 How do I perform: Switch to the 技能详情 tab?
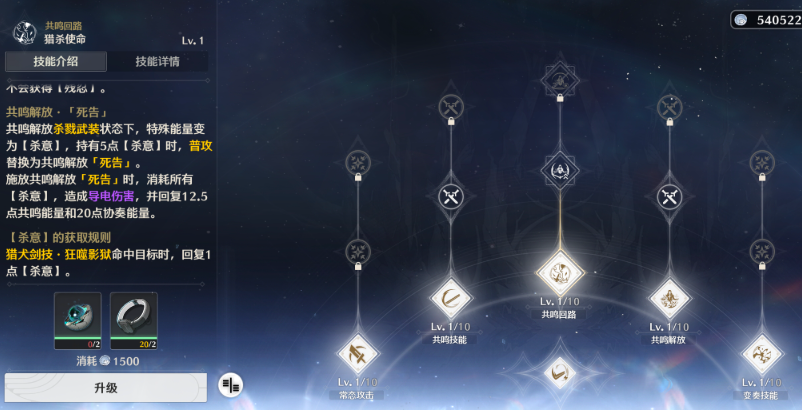[x=158, y=61]
